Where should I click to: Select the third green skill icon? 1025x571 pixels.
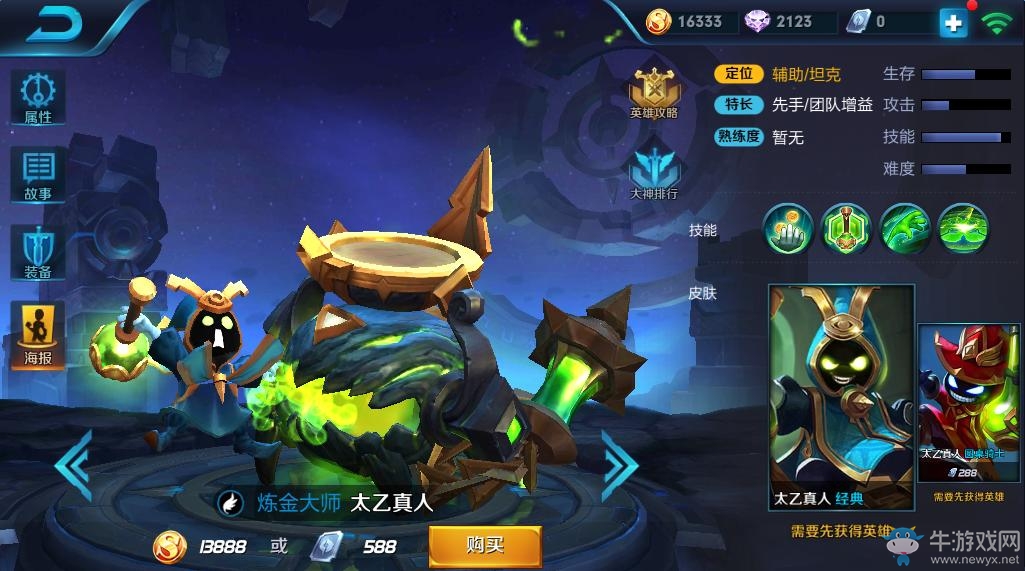pyautogui.click(x=905, y=229)
